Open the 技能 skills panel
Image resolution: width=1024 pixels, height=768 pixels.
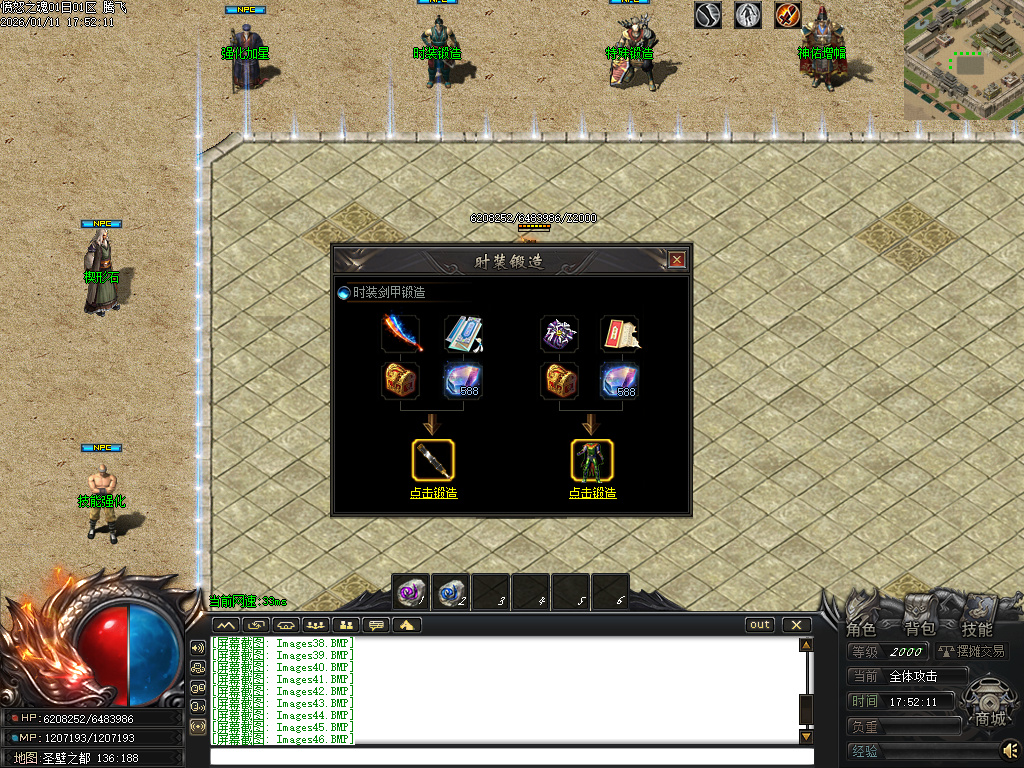coord(977,629)
